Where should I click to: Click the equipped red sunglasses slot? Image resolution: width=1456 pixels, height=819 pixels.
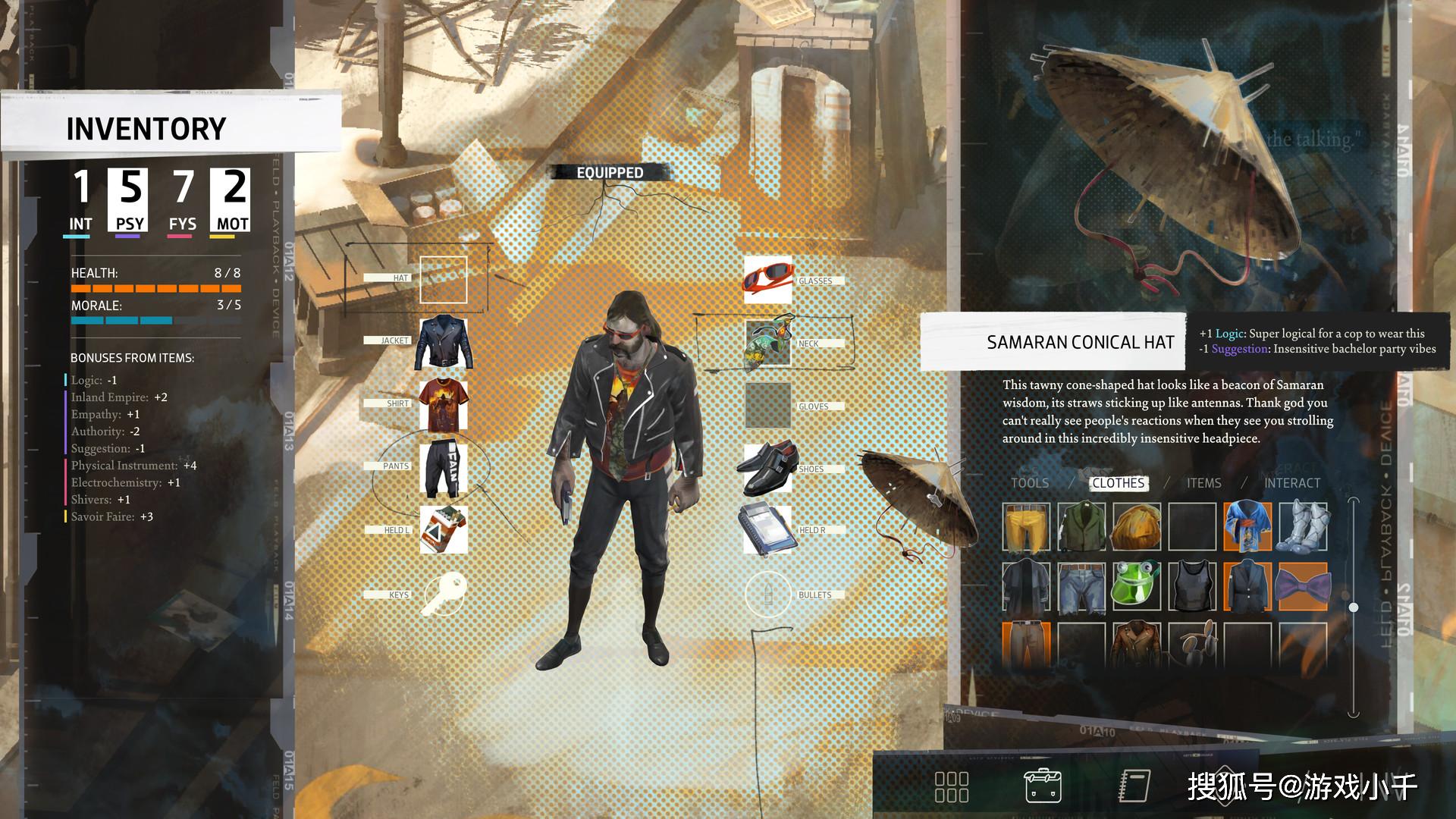[767, 278]
